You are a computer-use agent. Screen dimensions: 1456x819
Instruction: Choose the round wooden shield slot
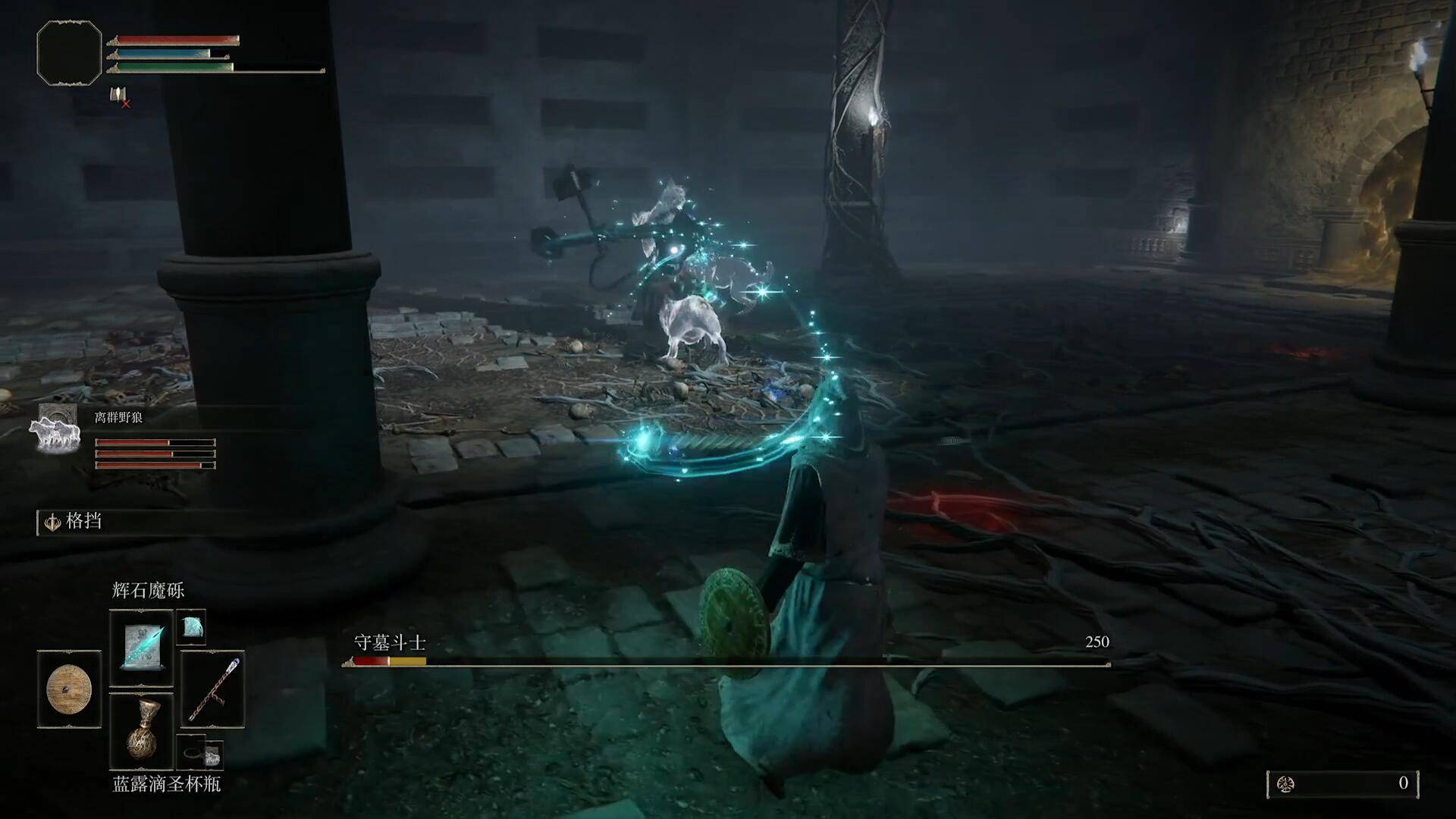point(69,689)
